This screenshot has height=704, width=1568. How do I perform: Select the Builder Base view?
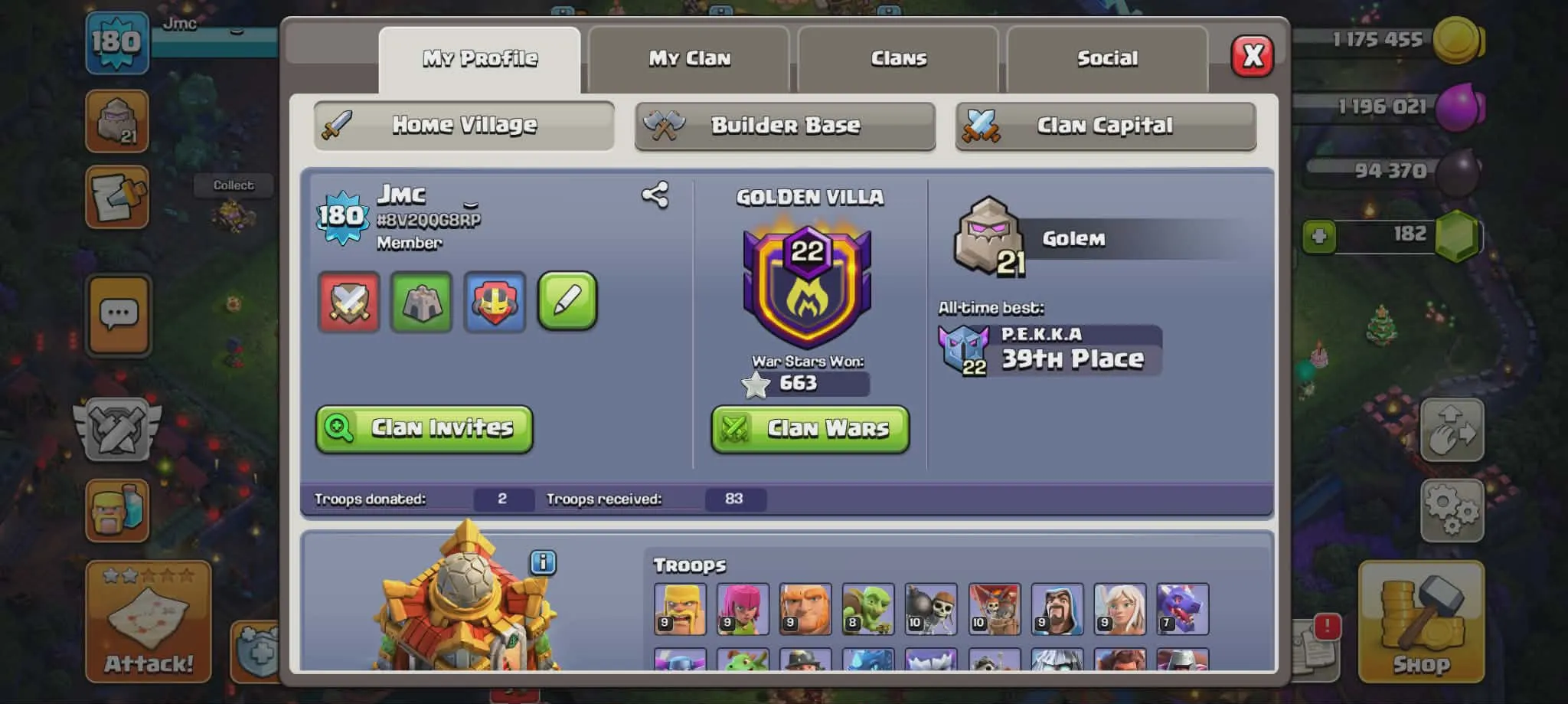click(x=785, y=126)
